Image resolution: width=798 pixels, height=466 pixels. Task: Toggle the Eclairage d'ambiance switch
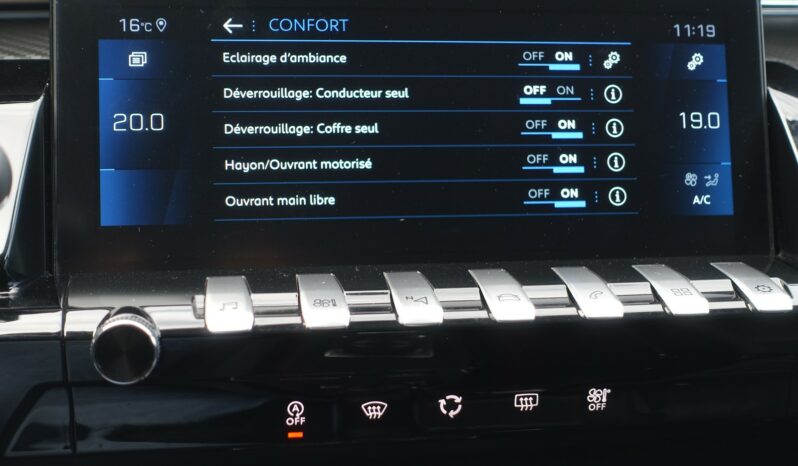tap(550, 59)
